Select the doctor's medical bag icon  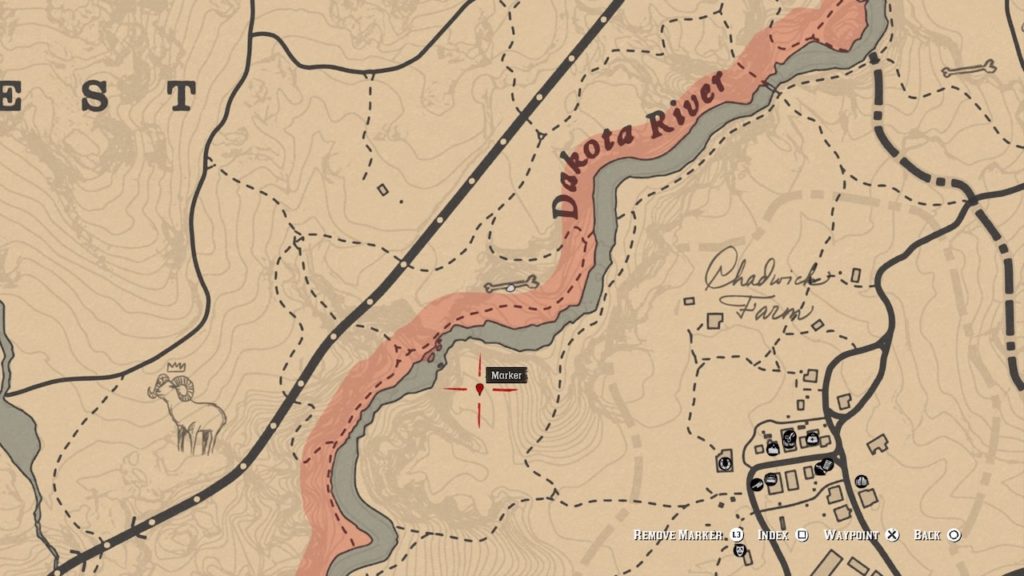(812, 438)
